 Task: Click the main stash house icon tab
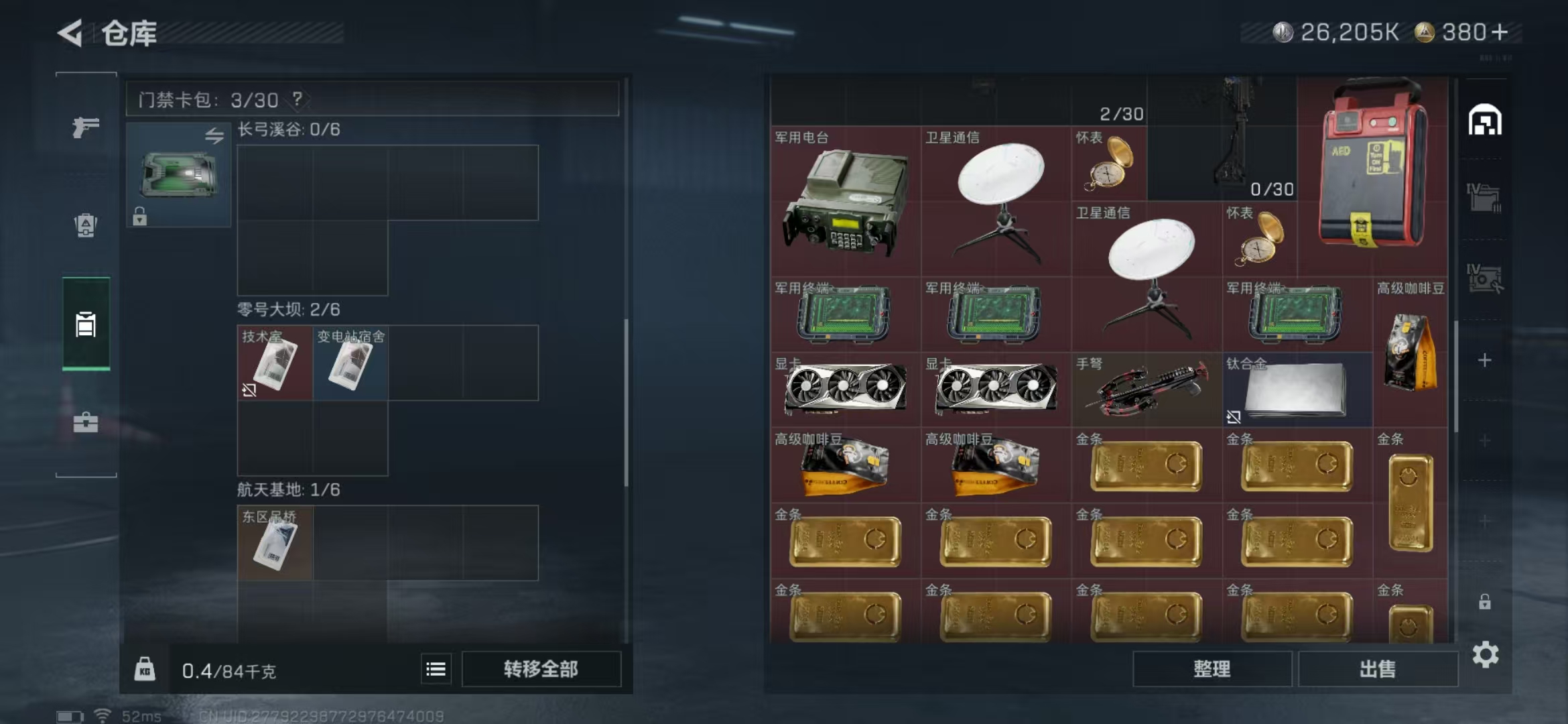[x=1485, y=121]
